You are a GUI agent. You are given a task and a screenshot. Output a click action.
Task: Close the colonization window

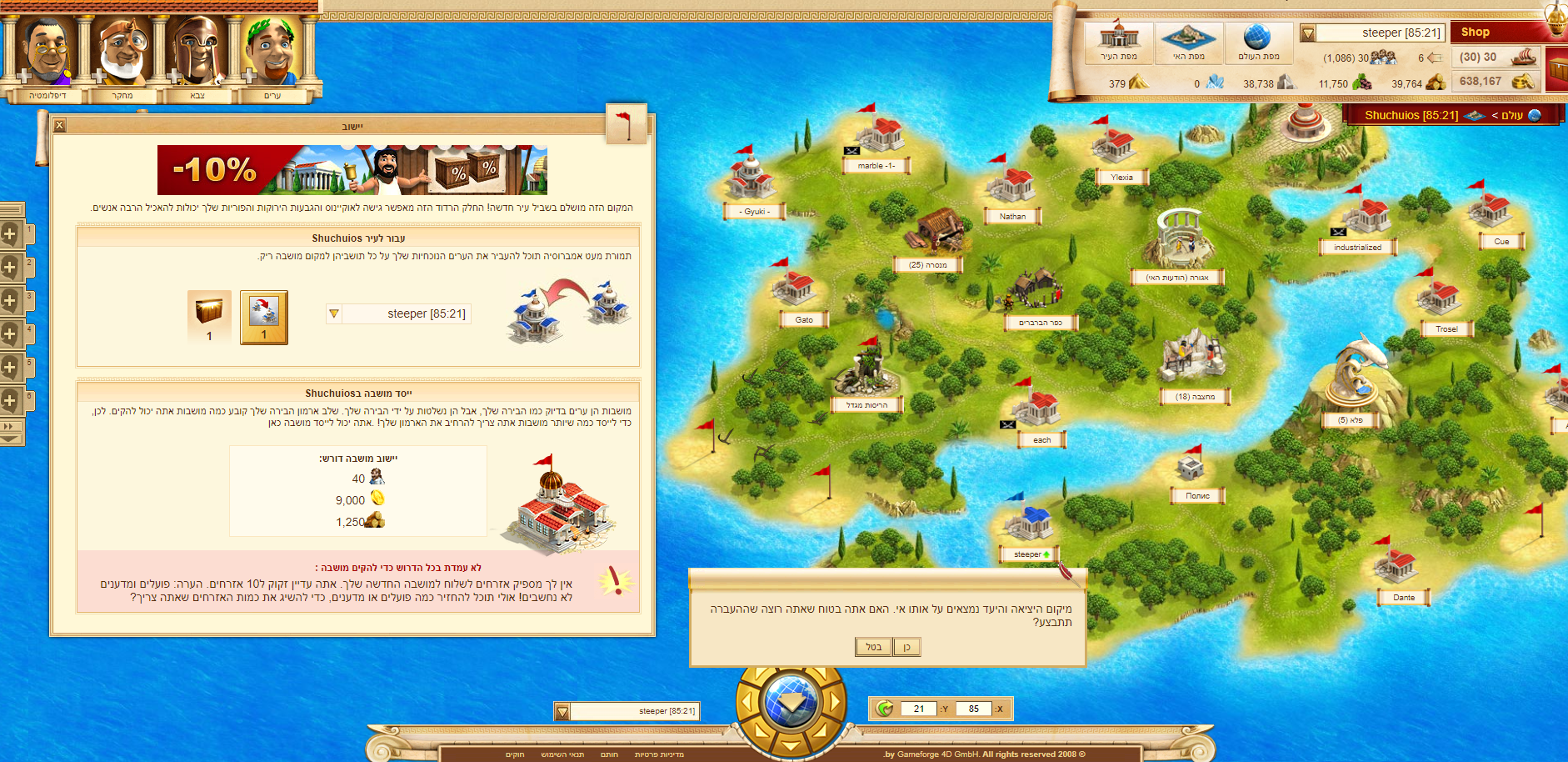coord(59,126)
